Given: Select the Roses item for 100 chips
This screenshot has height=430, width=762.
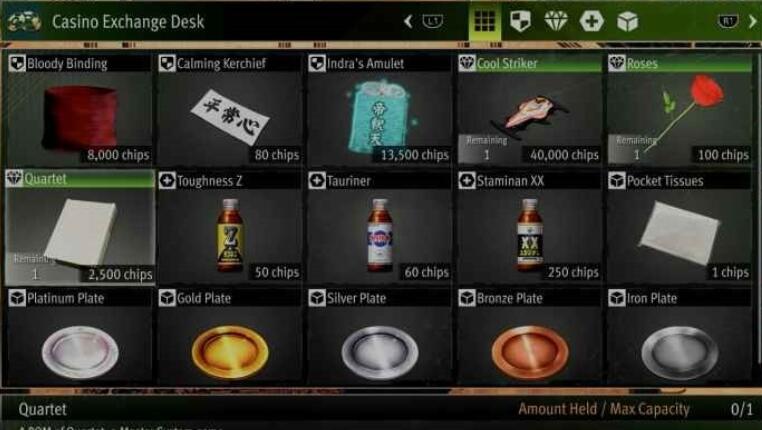Looking at the screenshot, I should coord(679,110).
